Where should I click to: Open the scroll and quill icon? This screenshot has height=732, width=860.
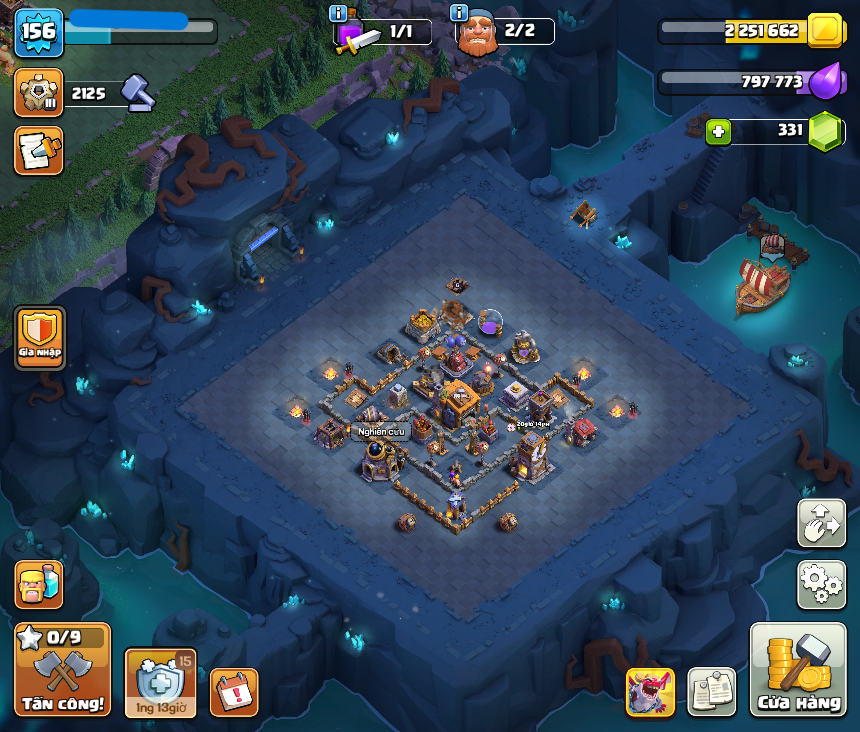(x=39, y=150)
